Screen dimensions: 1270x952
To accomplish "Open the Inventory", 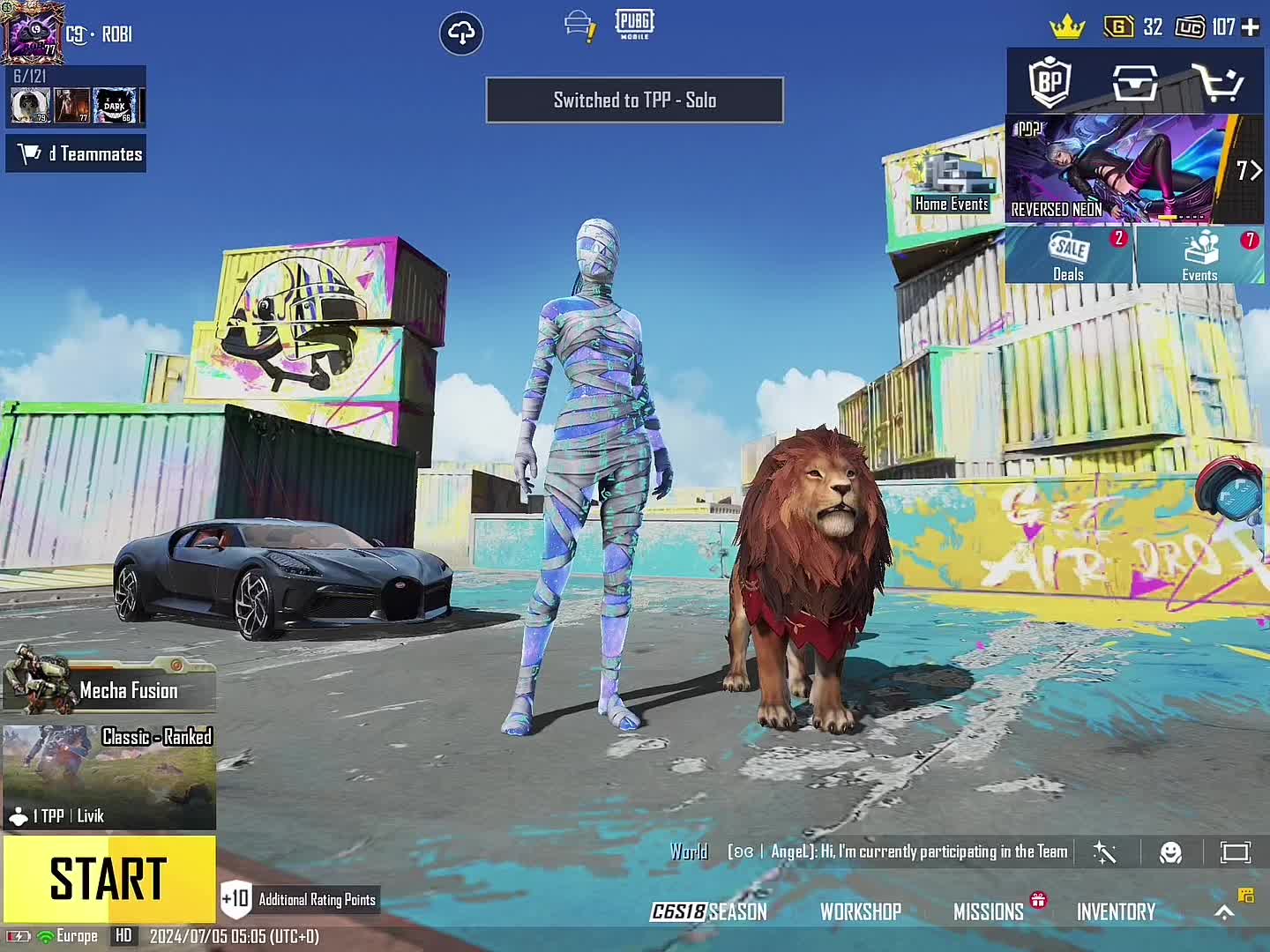I will point(1116,911).
